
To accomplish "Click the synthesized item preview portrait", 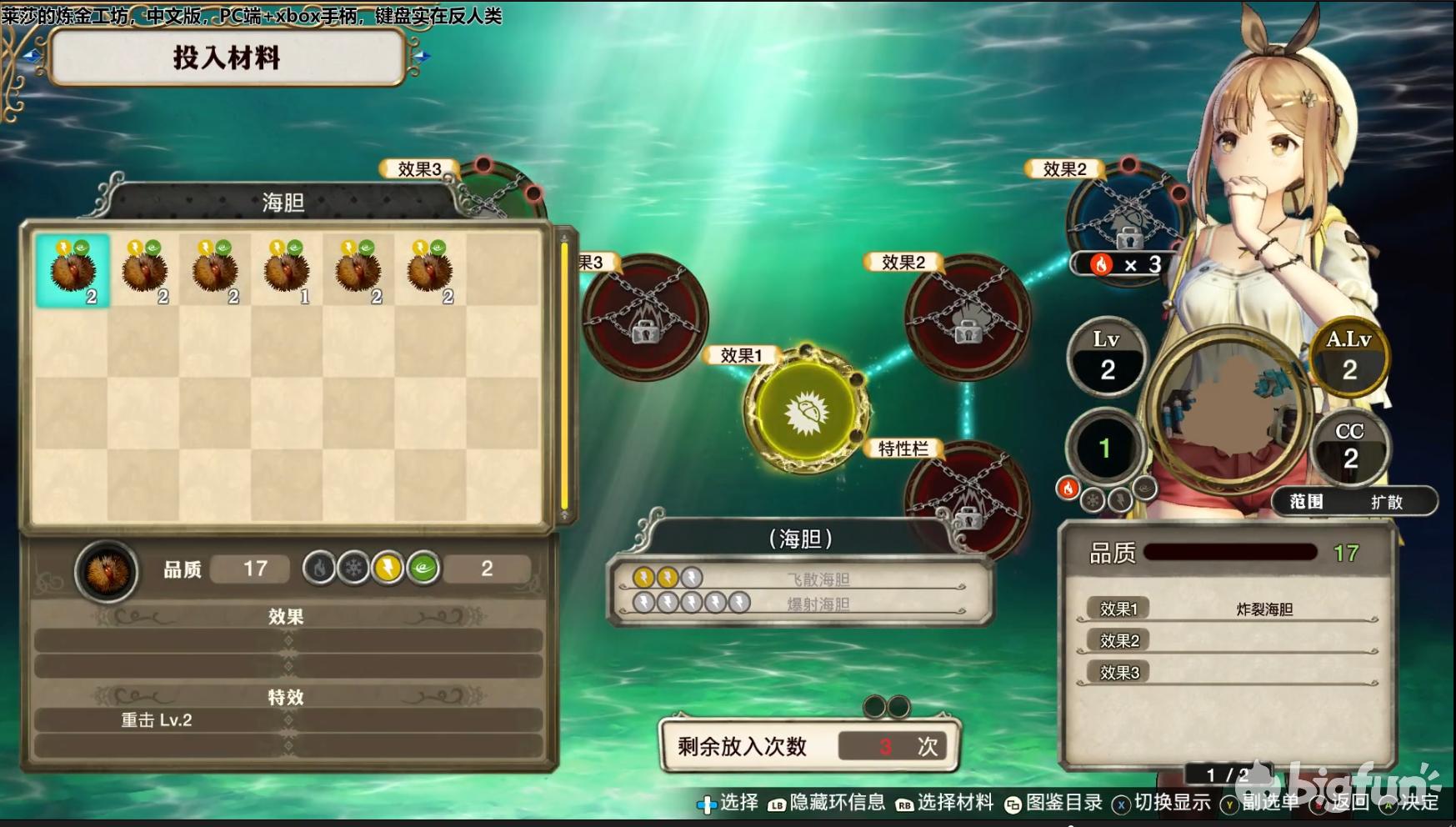I will click(1230, 409).
